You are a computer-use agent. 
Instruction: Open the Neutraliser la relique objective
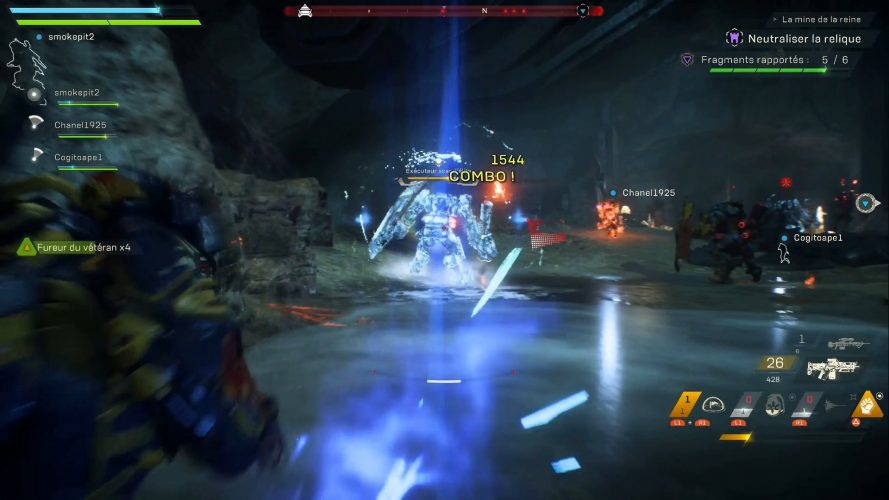[806, 37]
